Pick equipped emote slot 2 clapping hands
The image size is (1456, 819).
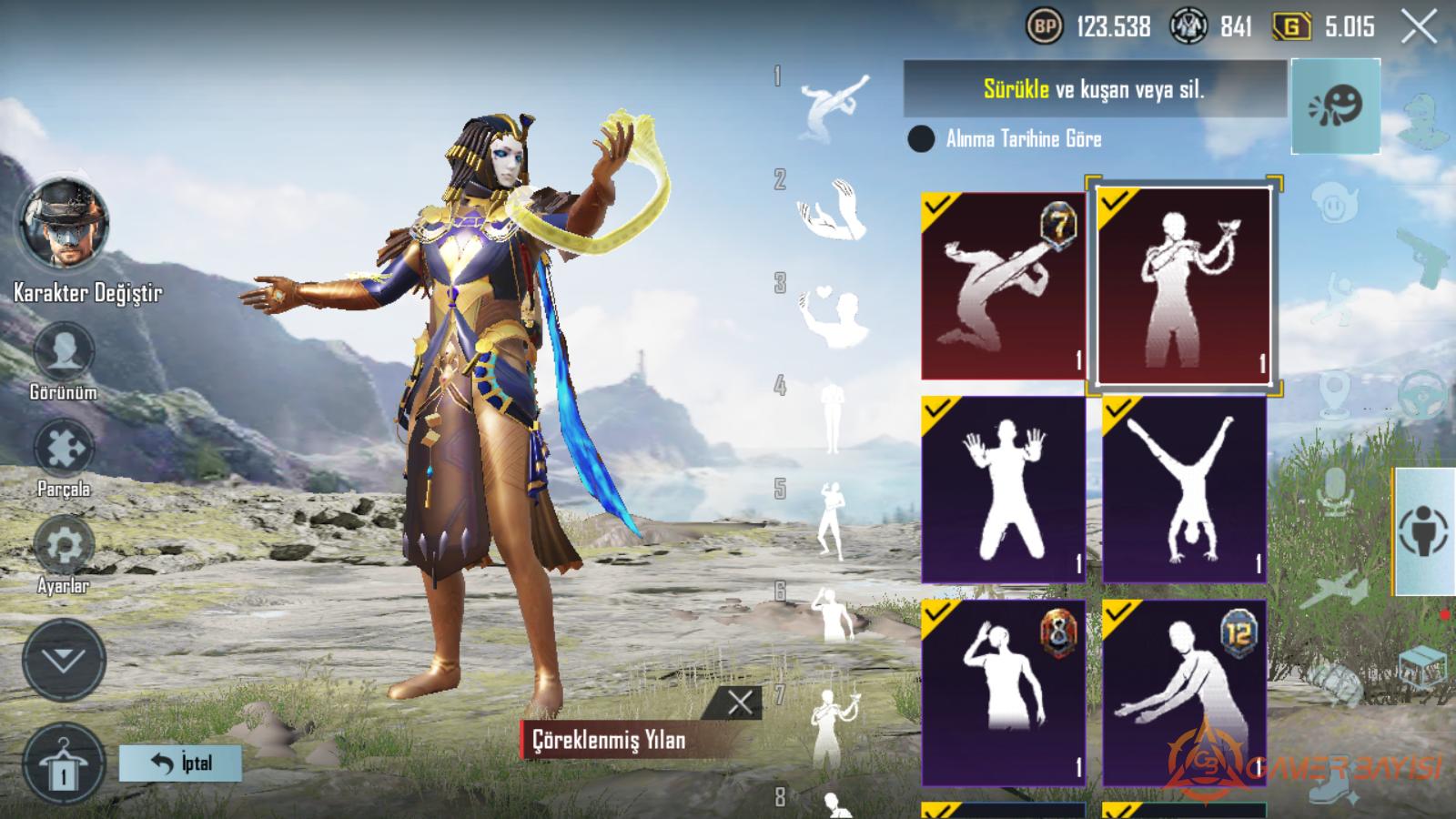tap(831, 209)
